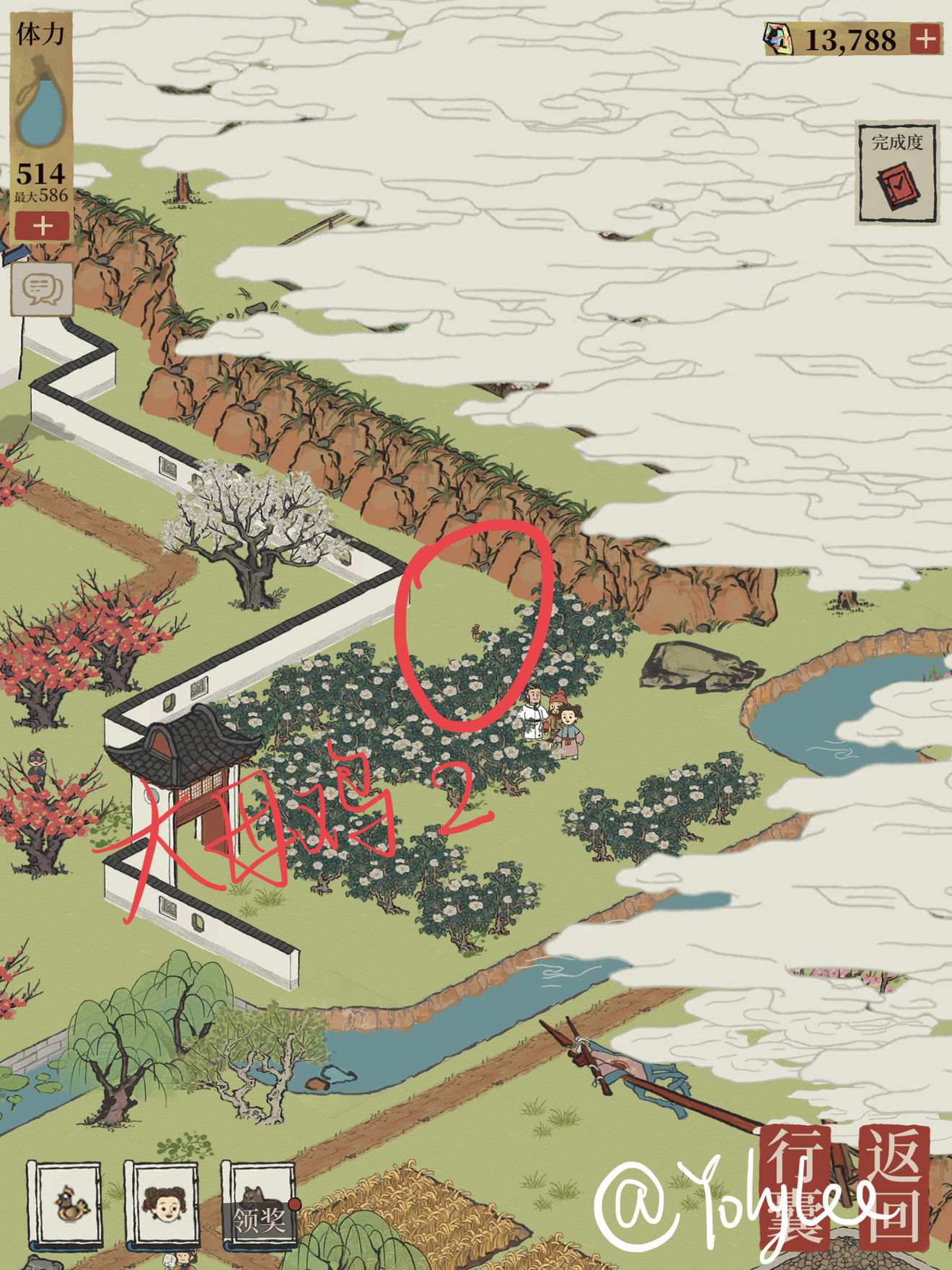952x1270 pixels.
Task: Buy more currency with the plus button
Action: pos(925,38)
